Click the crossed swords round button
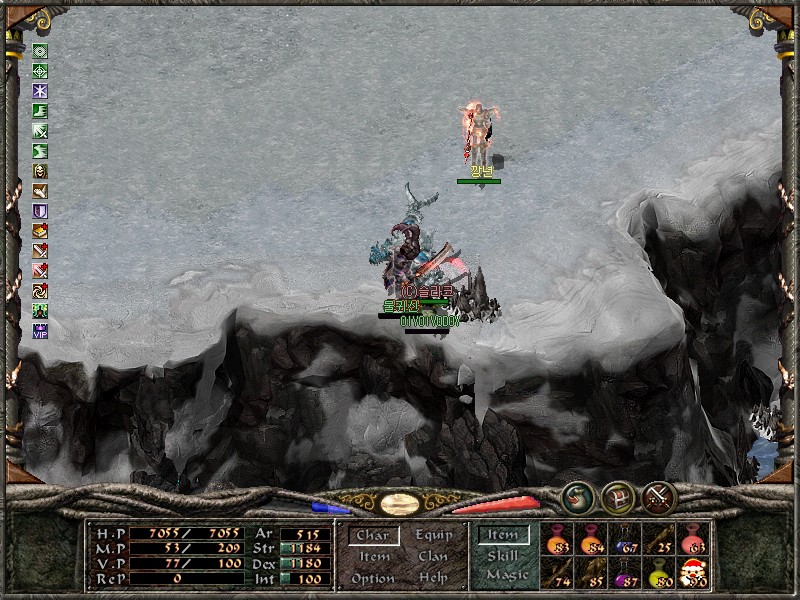Viewport: 800px width, 600px height. coord(659,497)
